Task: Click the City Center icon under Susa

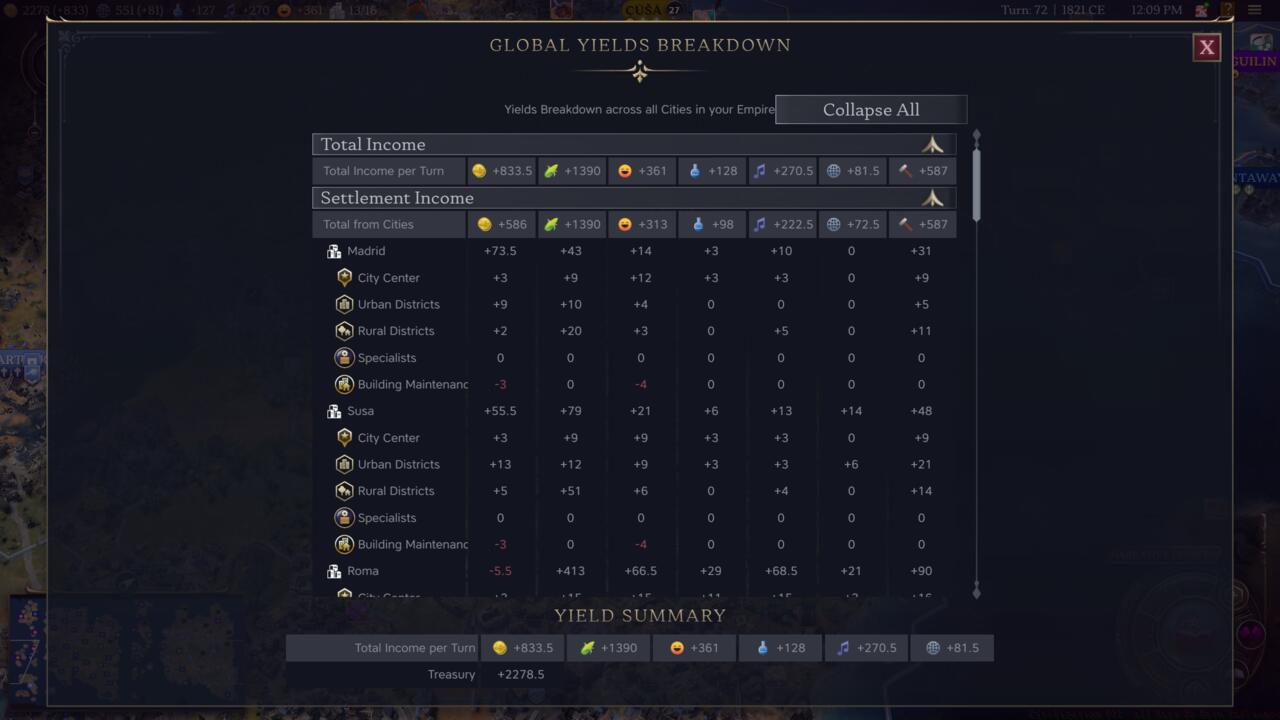Action: [345, 437]
